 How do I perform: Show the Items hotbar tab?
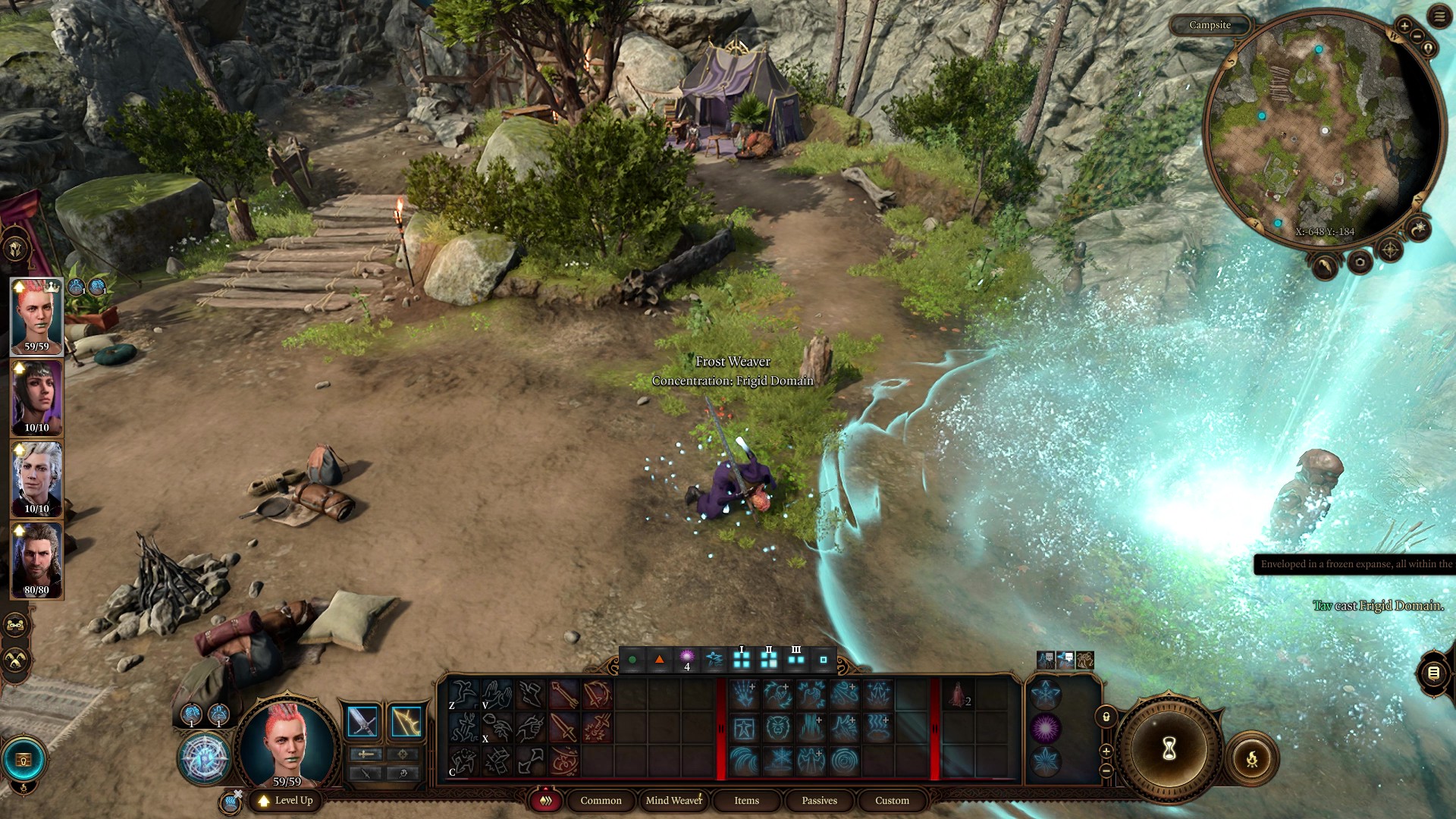tap(746, 800)
